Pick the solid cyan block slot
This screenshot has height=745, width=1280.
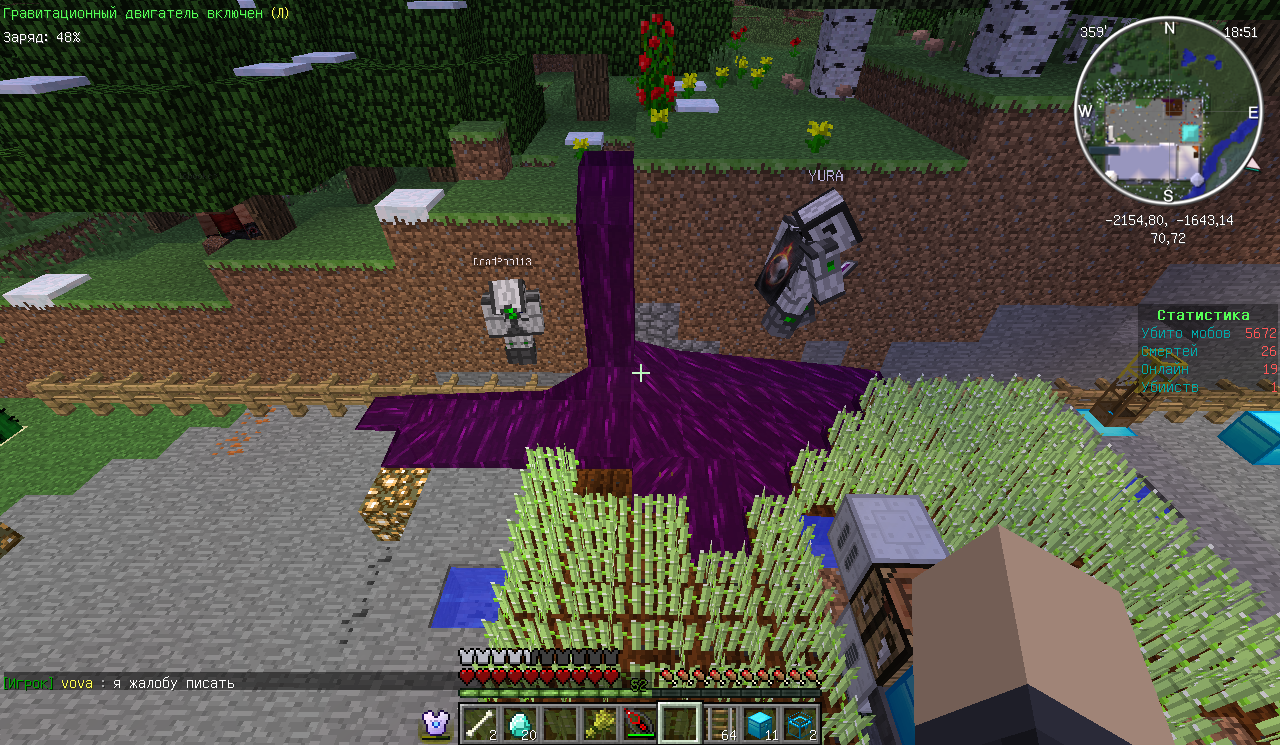[x=760, y=723]
